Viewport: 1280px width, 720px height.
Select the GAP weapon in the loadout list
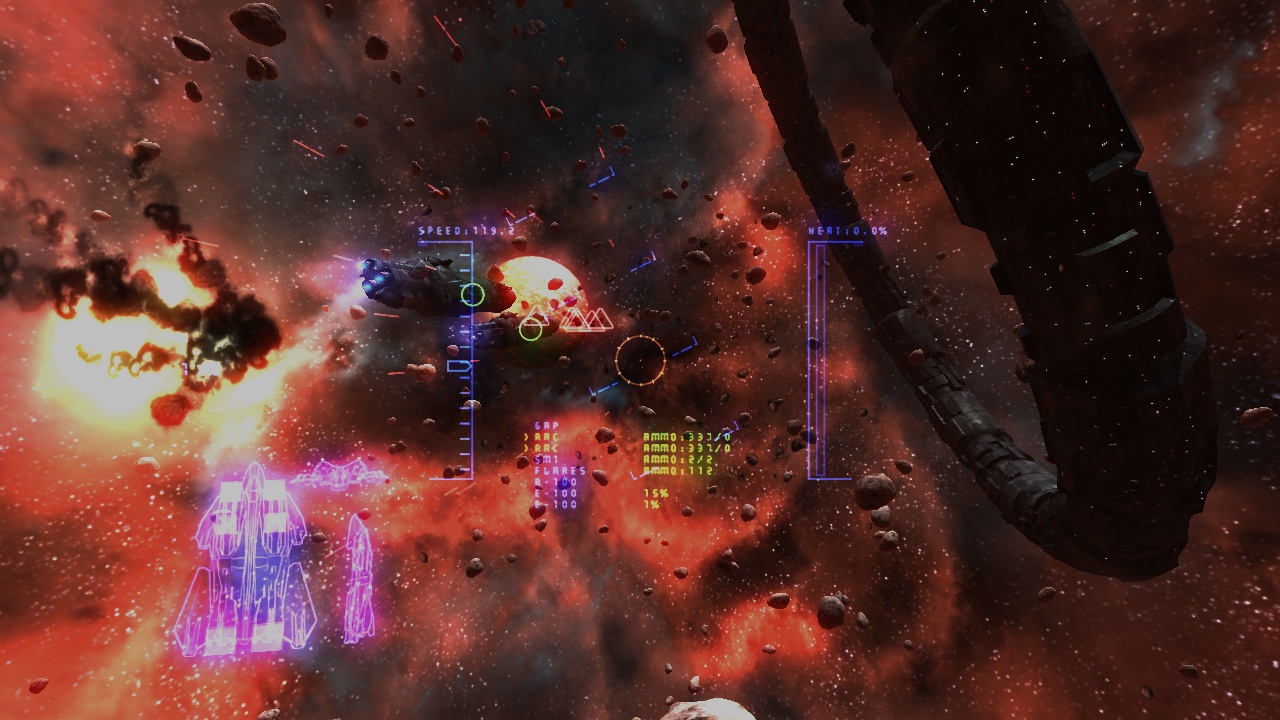pos(545,424)
